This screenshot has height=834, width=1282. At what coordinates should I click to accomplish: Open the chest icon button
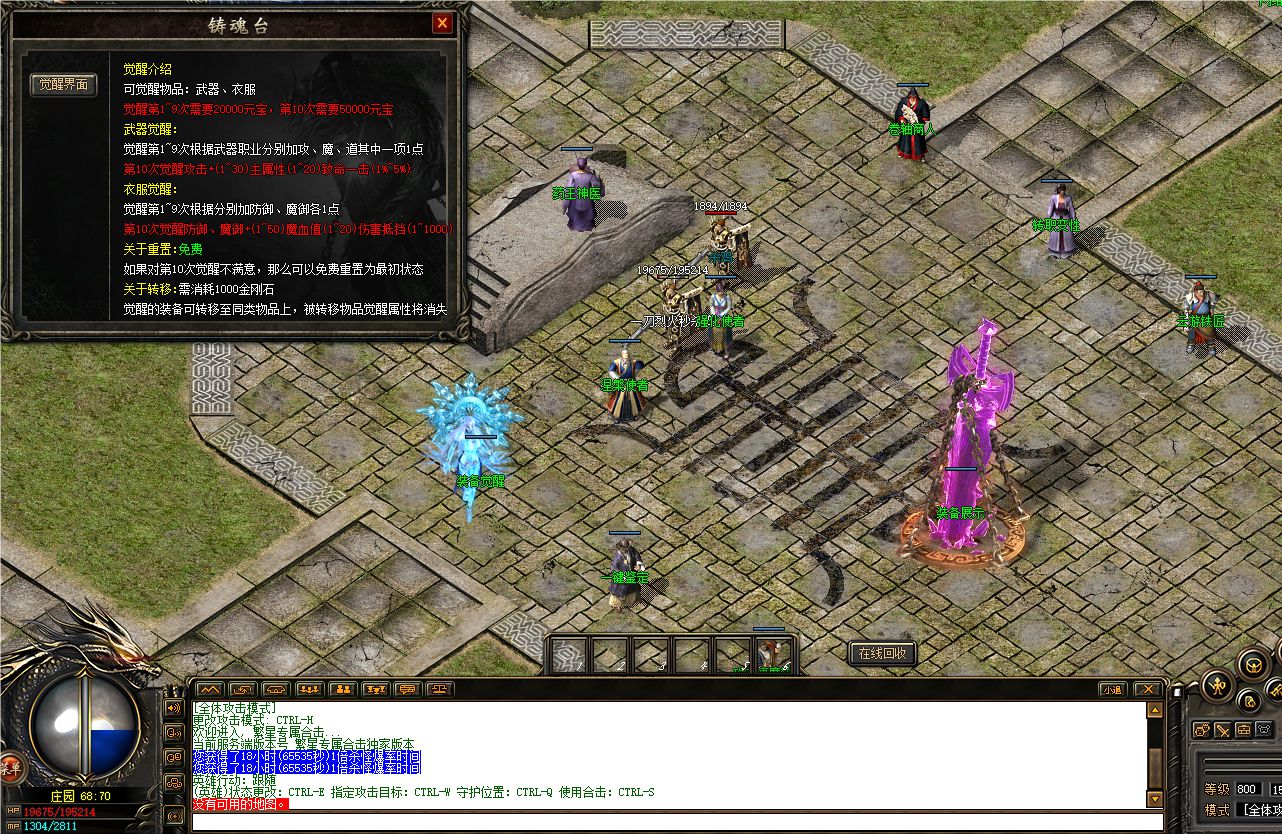[1244, 729]
